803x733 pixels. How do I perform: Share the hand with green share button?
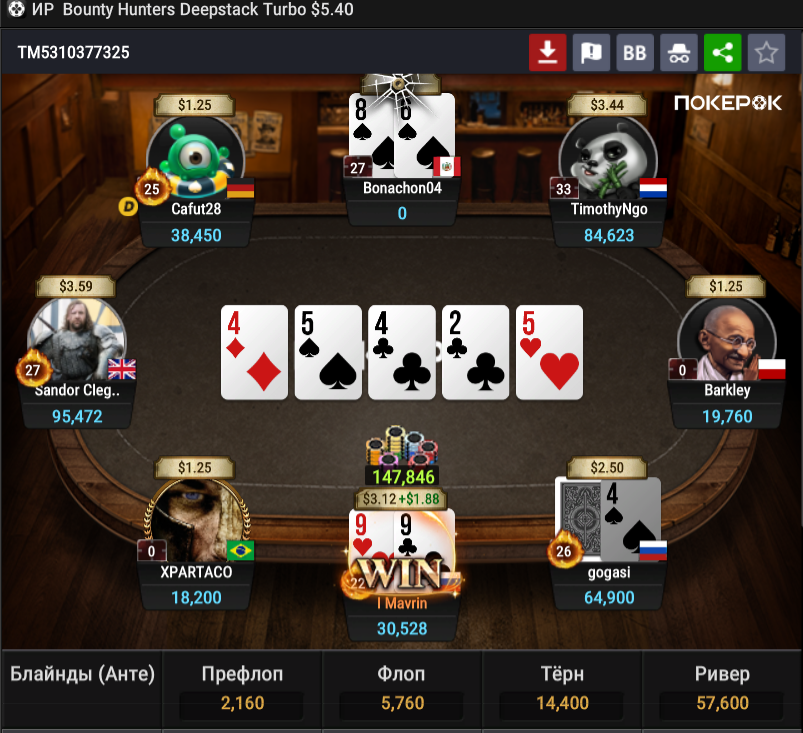tap(722, 53)
